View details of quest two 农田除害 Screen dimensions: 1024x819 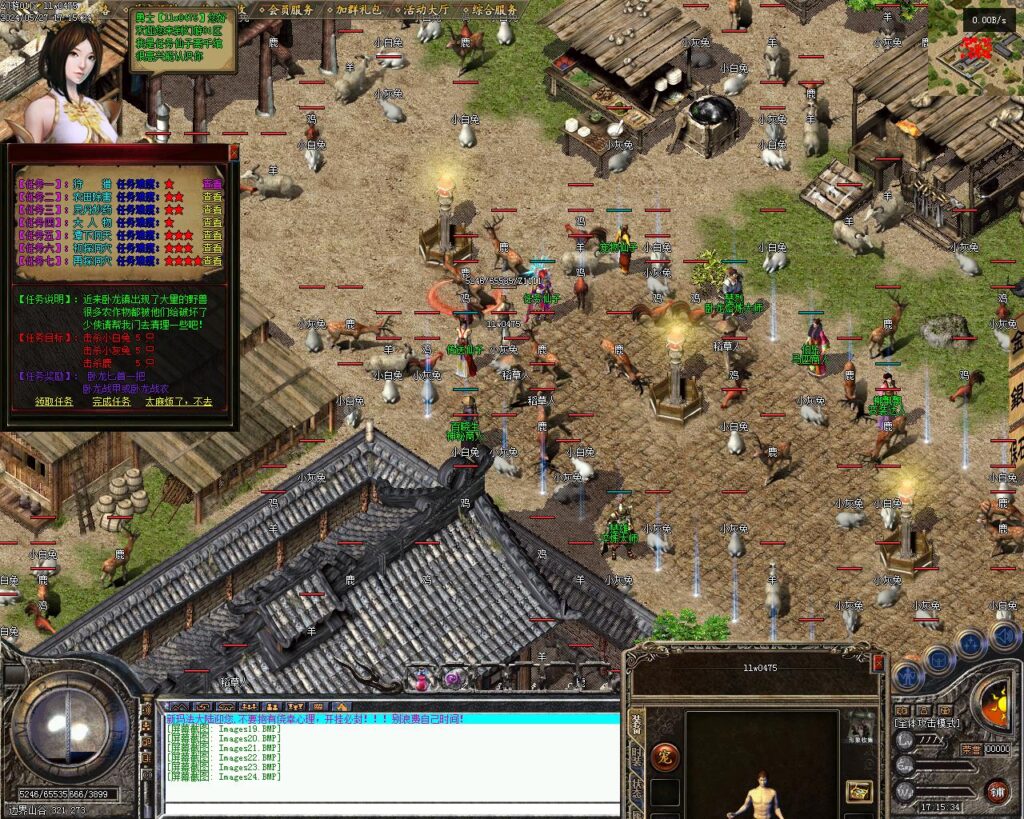point(212,197)
